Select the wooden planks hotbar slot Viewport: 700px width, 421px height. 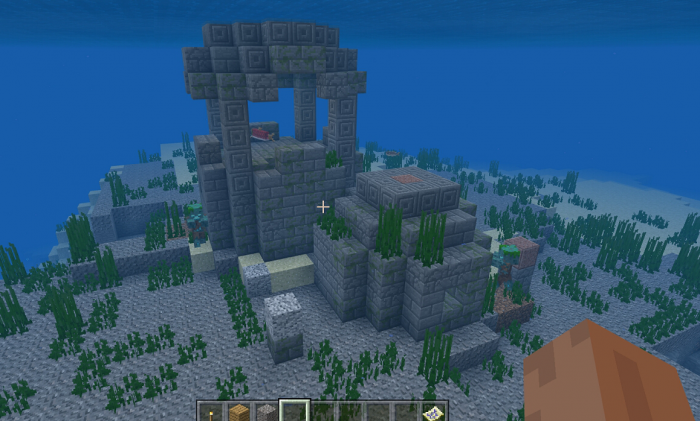(x=238, y=412)
